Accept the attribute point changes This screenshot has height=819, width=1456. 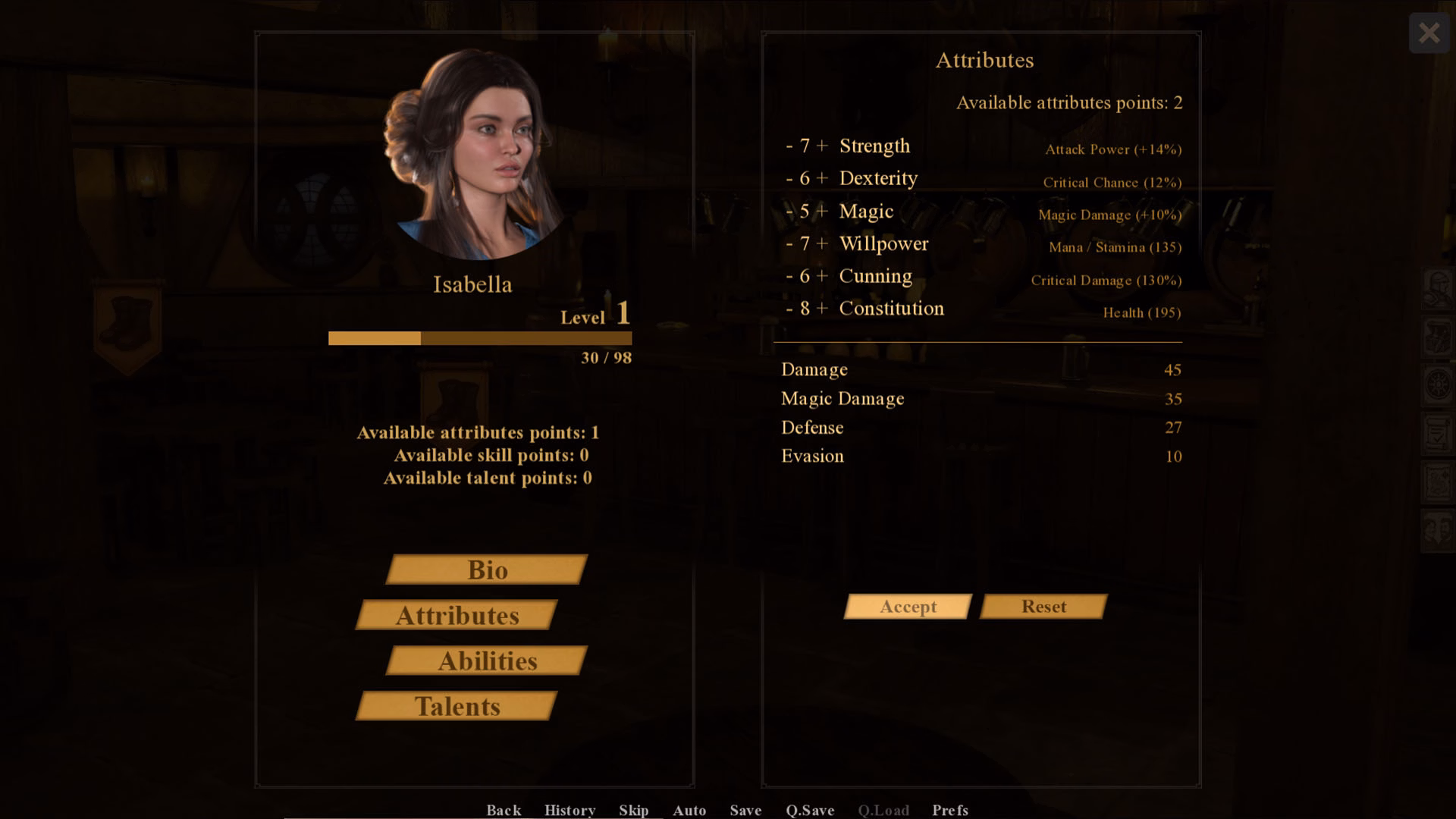pos(908,607)
